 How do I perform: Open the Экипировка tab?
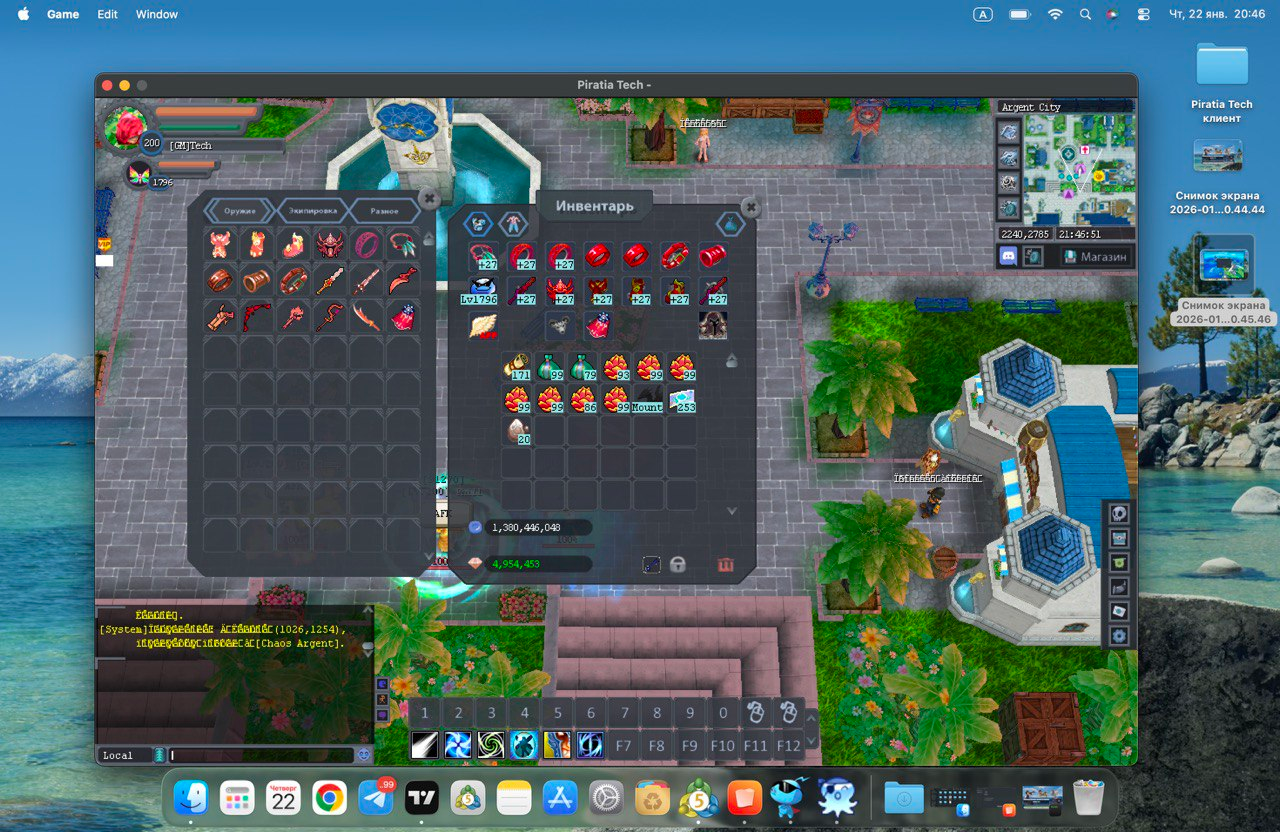pyautogui.click(x=311, y=211)
